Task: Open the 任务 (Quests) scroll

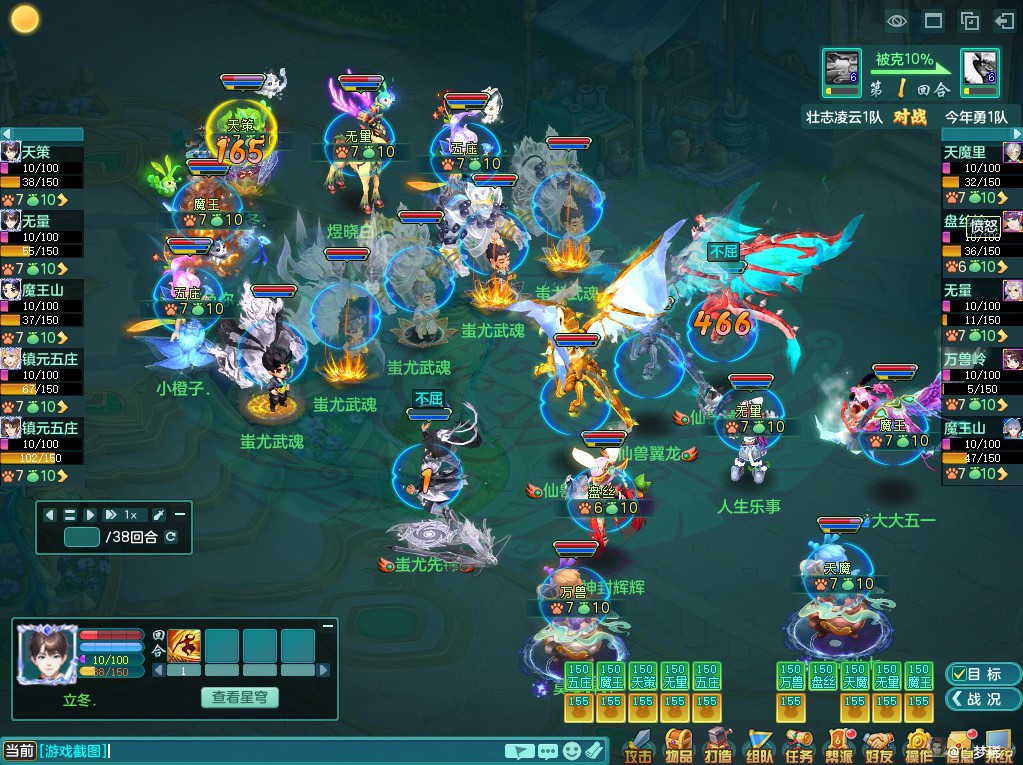Action: pos(799,744)
